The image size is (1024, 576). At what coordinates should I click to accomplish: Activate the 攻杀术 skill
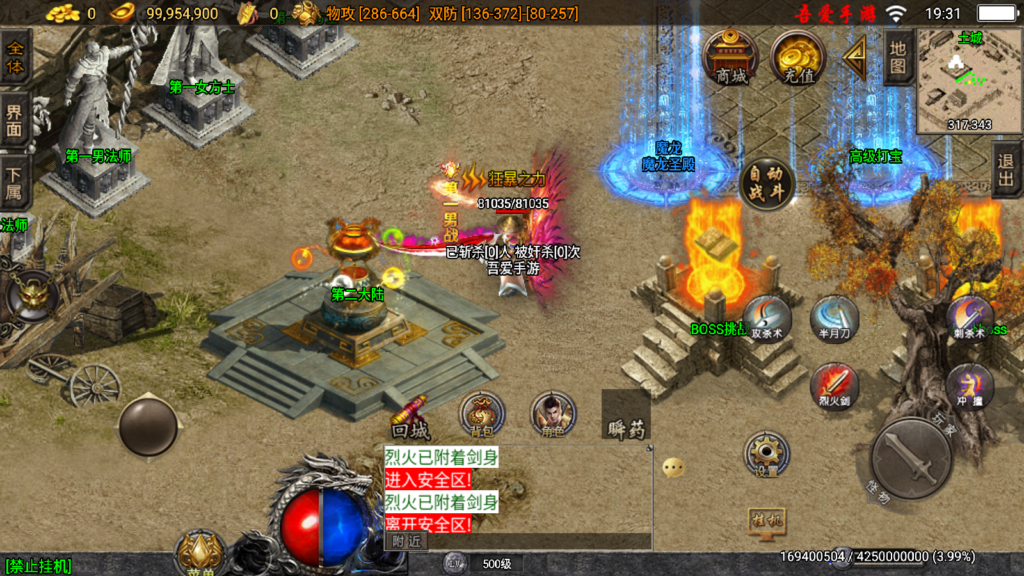[768, 318]
